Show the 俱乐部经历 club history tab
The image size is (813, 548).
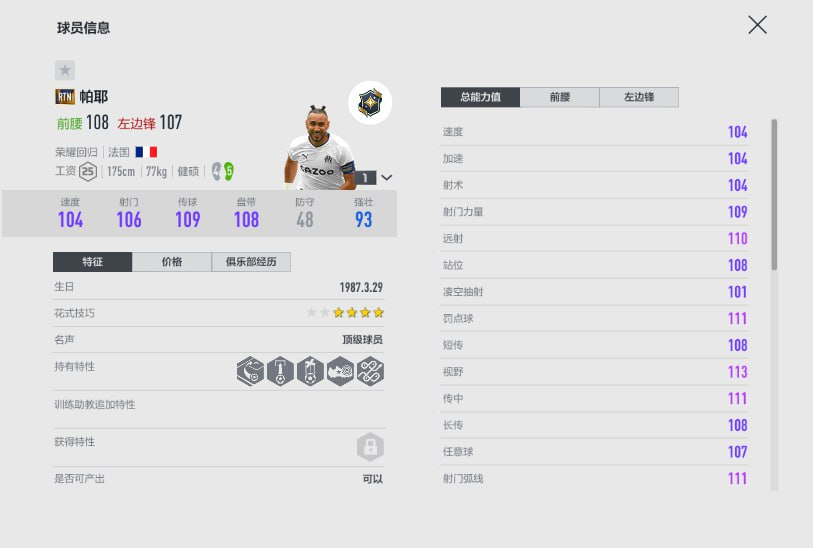(251, 262)
